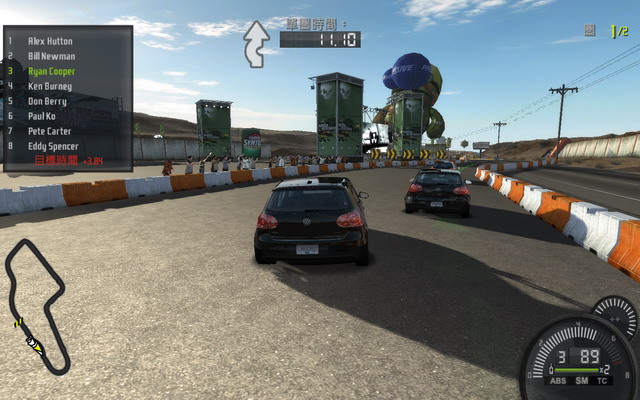This screenshot has width=640, height=400.
Task: Select Ken Burney in the race standings
Action: coord(50,86)
